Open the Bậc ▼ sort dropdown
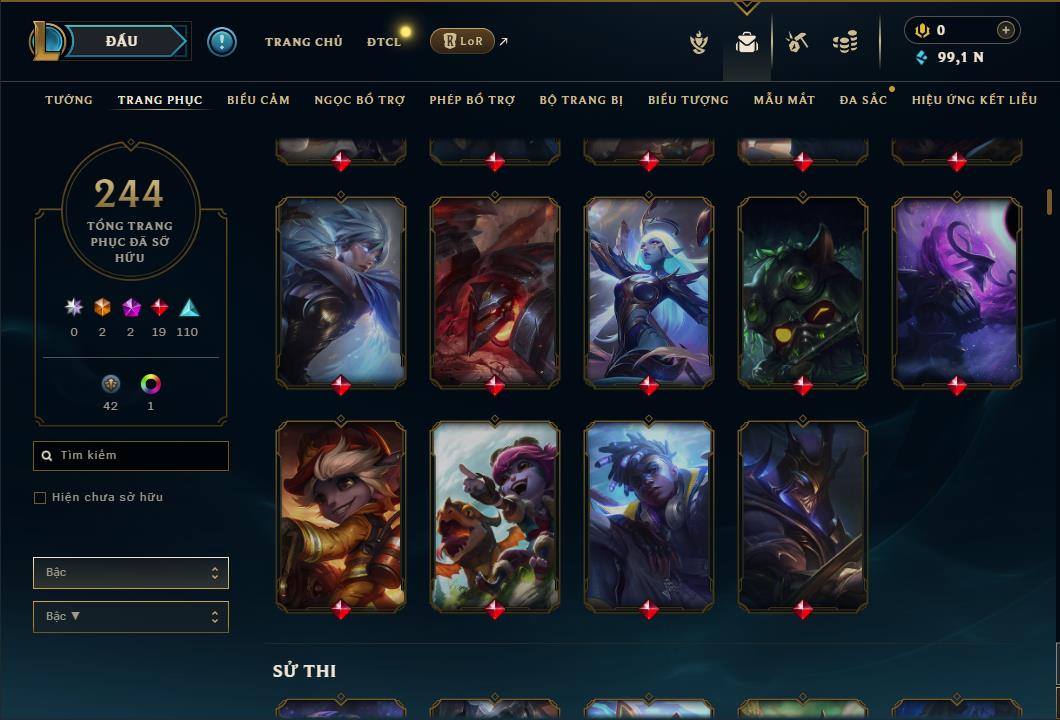 click(130, 617)
